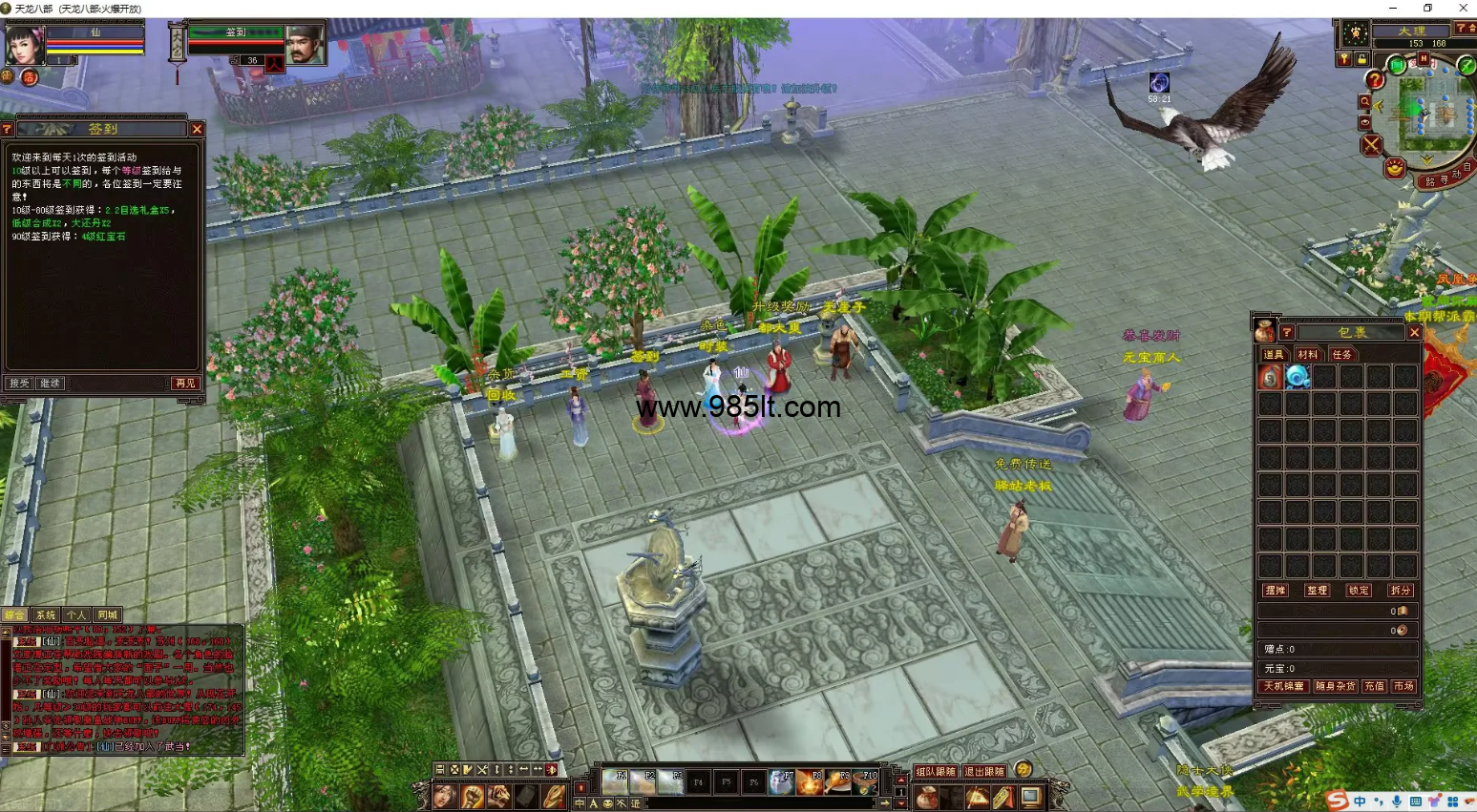Image resolution: width=1477 pixels, height=812 pixels.
Task: Open the 市场 market
Action: click(1403, 686)
